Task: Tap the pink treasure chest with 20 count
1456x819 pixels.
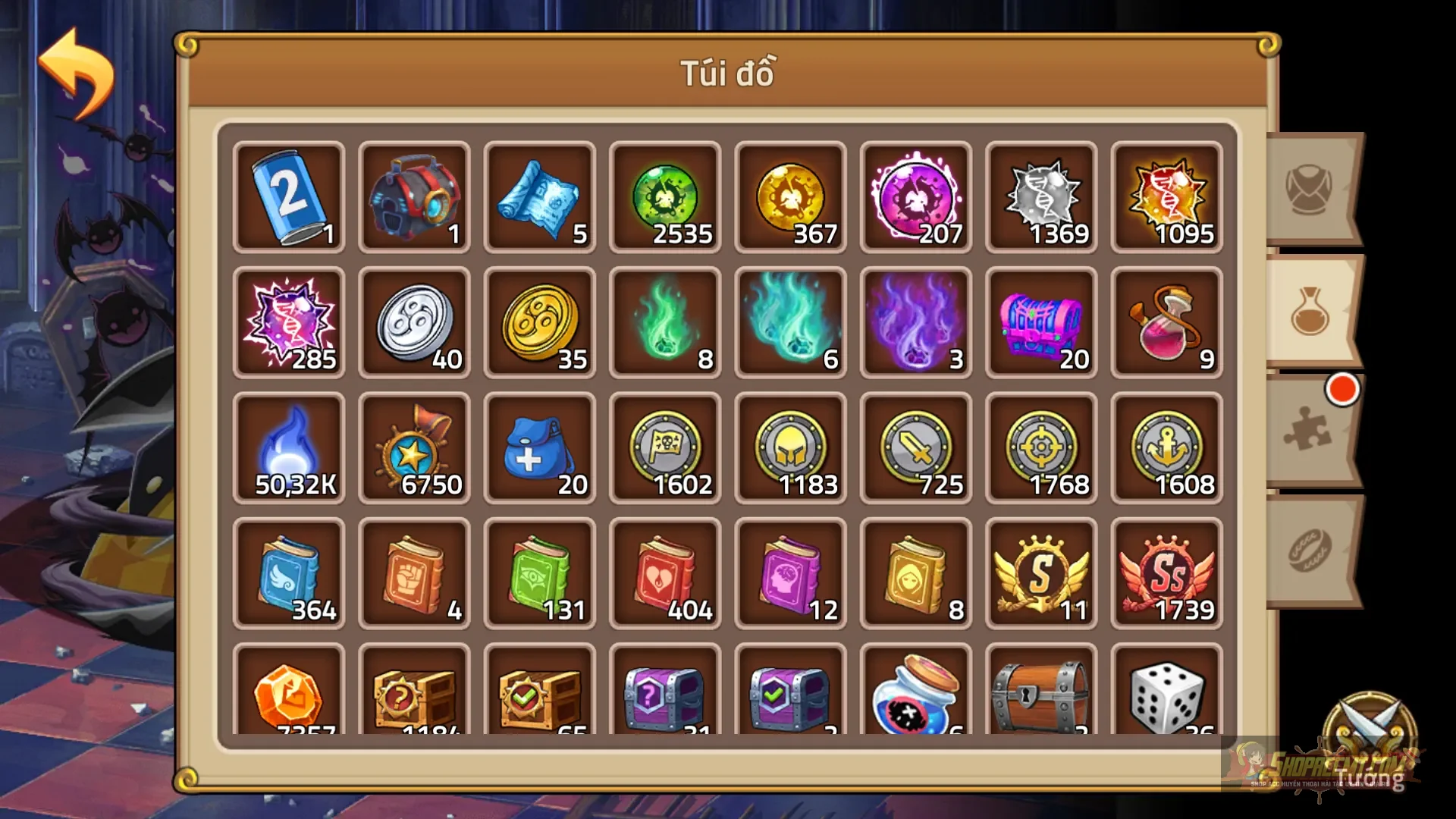Action: [x=1041, y=324]
